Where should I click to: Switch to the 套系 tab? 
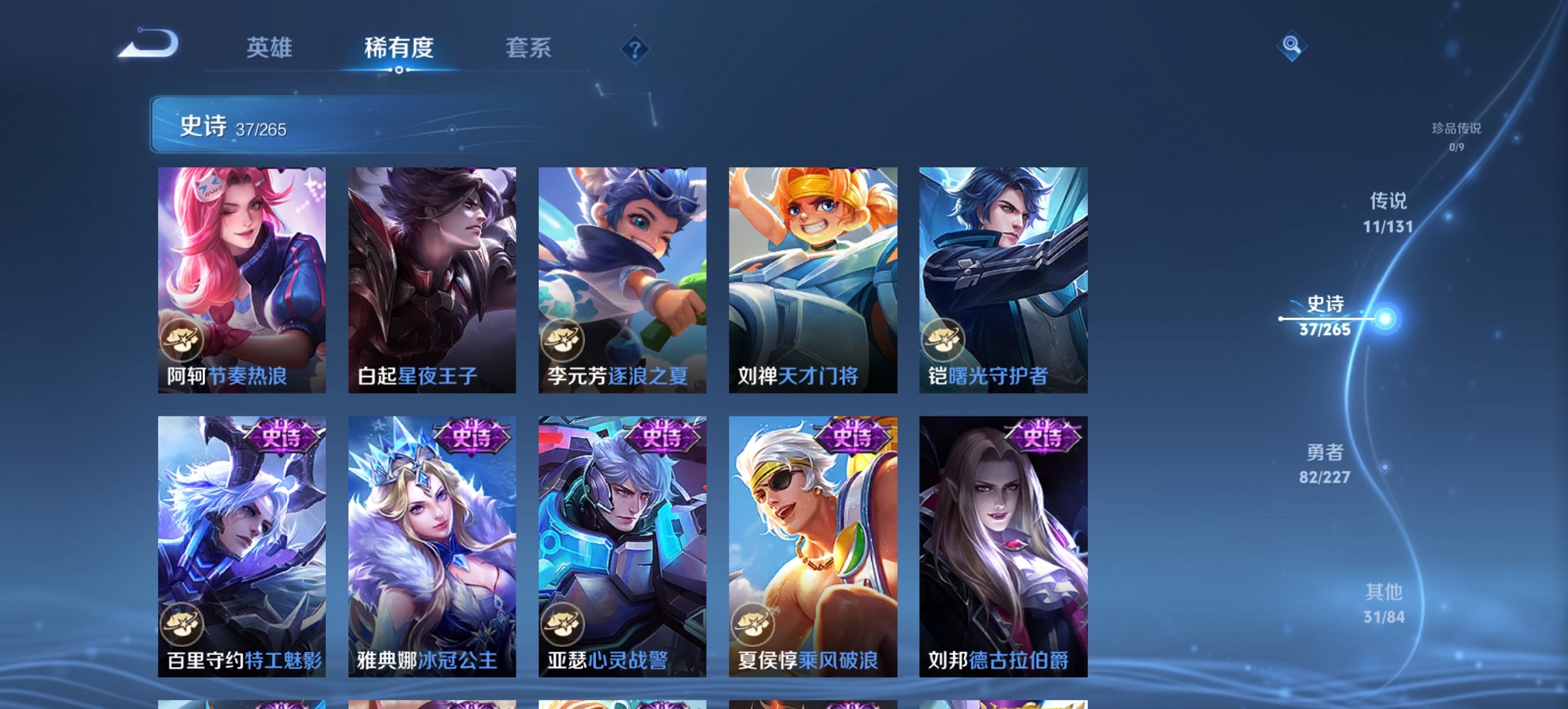pyautogui.click(x=529, y=48)
